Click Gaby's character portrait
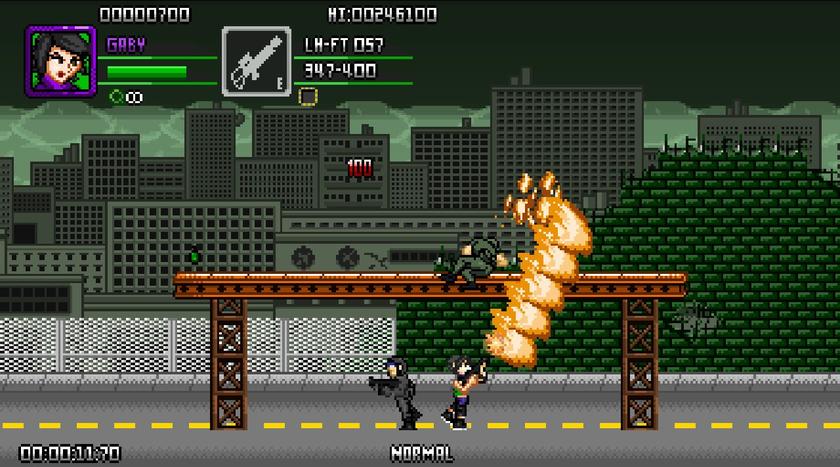840x467 pixels. (54, 61)
